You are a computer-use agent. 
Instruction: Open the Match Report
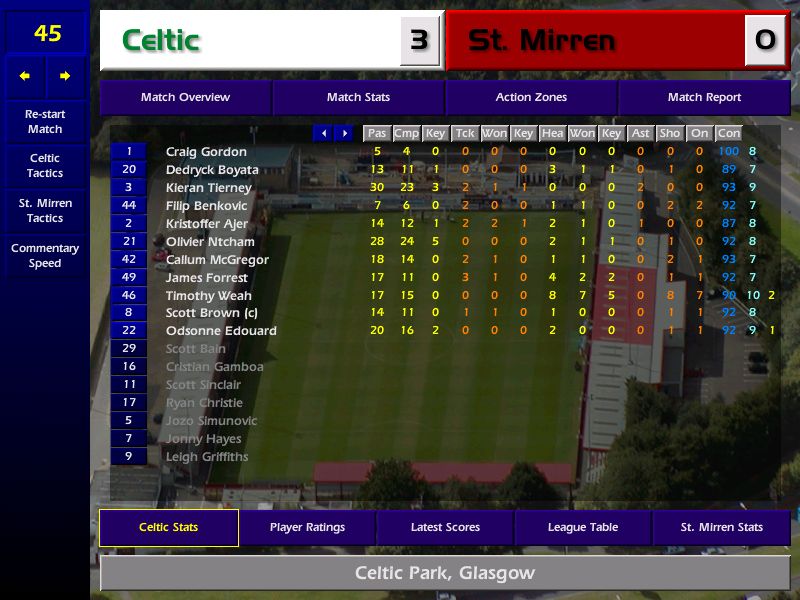point(704,97)
